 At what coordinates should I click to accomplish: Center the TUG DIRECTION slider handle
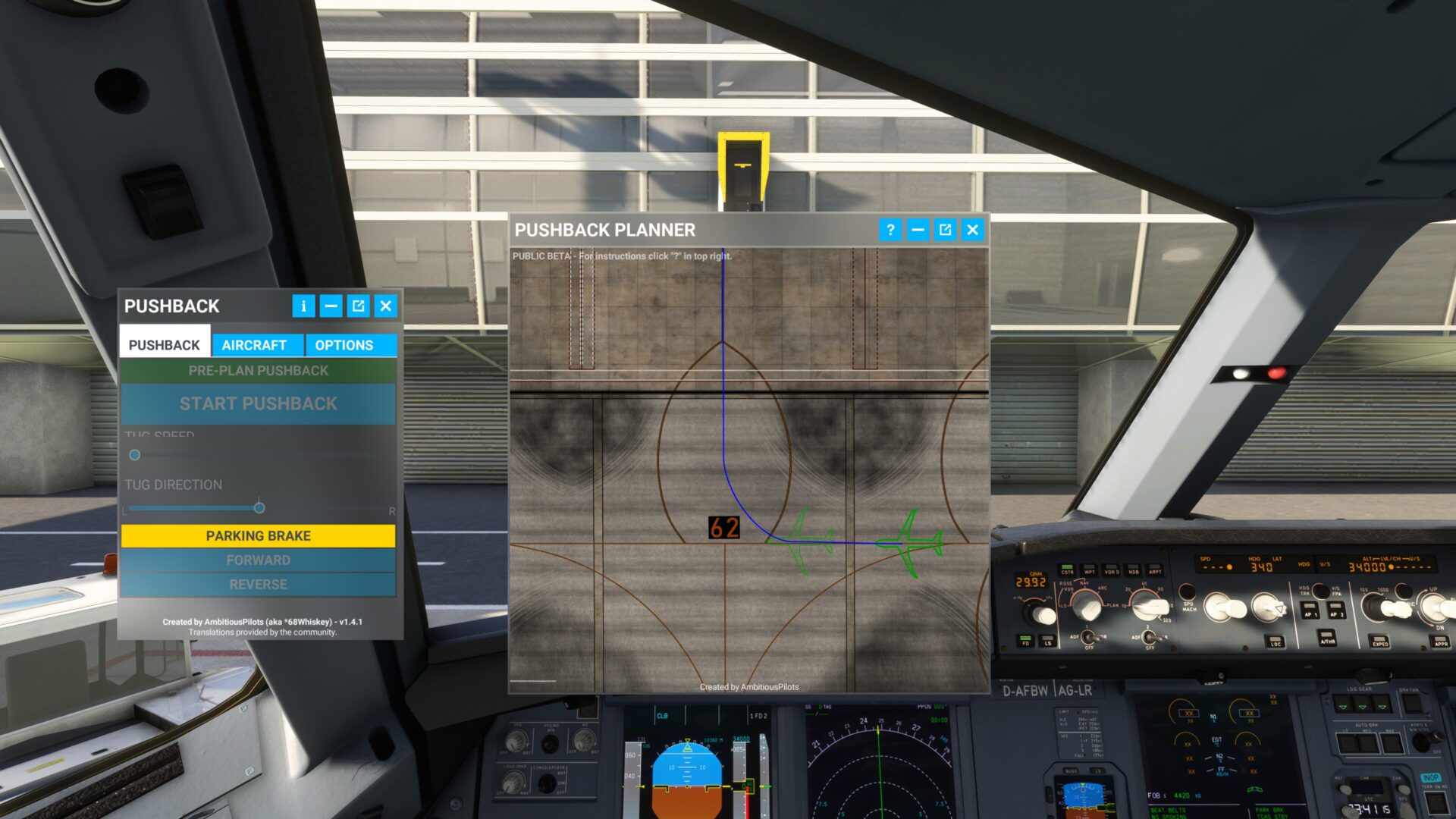point(258,507)
